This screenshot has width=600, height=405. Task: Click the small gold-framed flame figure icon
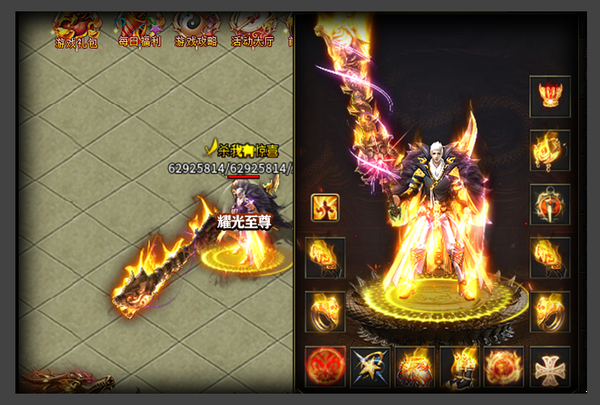point(325,207)
